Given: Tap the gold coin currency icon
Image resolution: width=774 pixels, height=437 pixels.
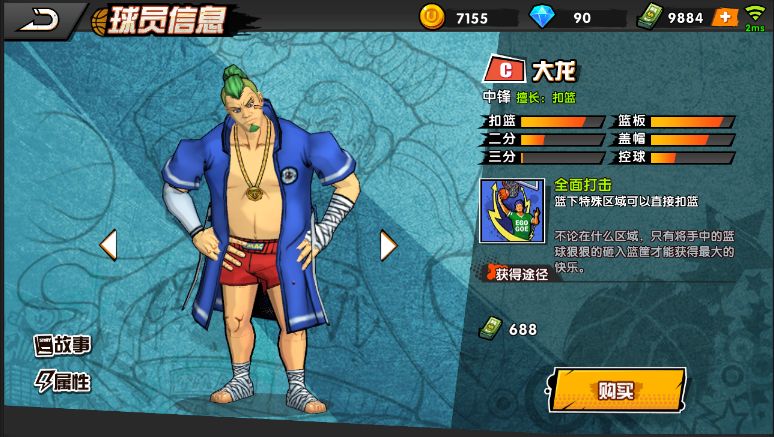Looking at the screenshot, I should (432, 17).
